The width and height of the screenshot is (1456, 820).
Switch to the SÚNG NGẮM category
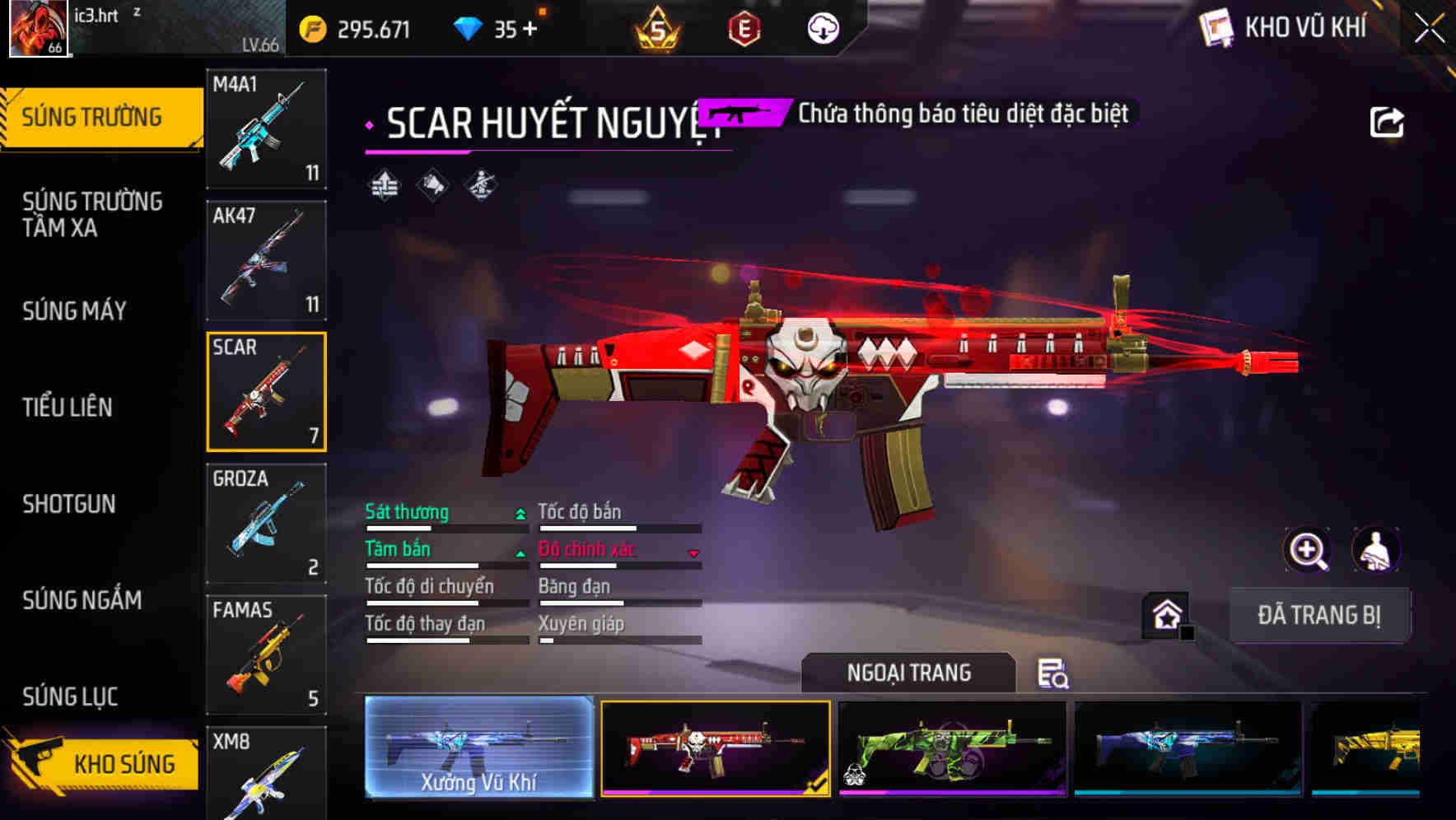pos(82,601)
